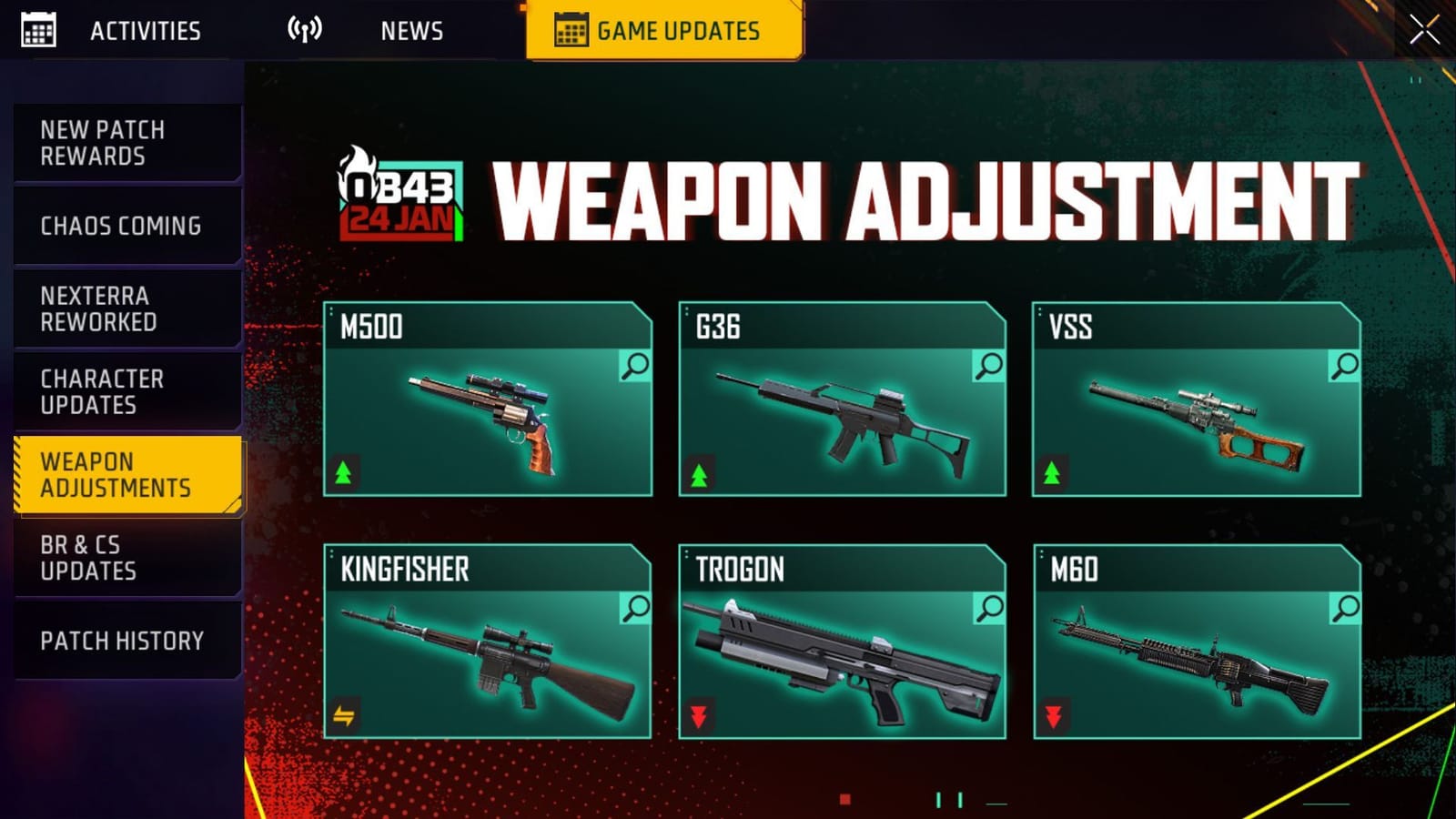Viewport: 1456px width, 819px height.
Task: Select the broadcast icon next to News
Action: click(x=305, y=27)
